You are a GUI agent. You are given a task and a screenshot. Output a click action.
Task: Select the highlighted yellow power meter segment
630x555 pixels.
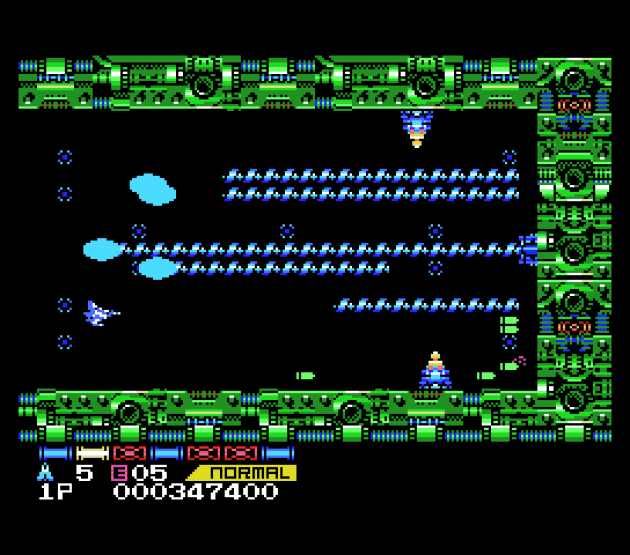point(92,453)
